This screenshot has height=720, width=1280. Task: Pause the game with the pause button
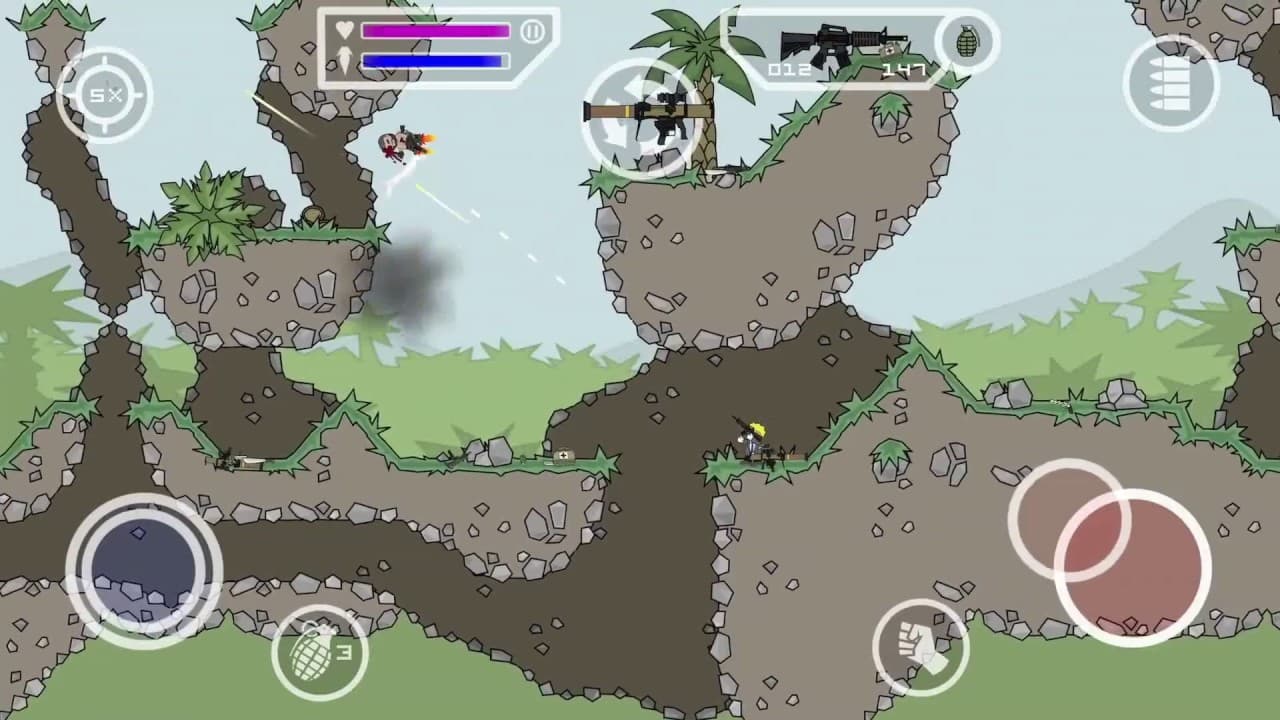coord(532,30)
